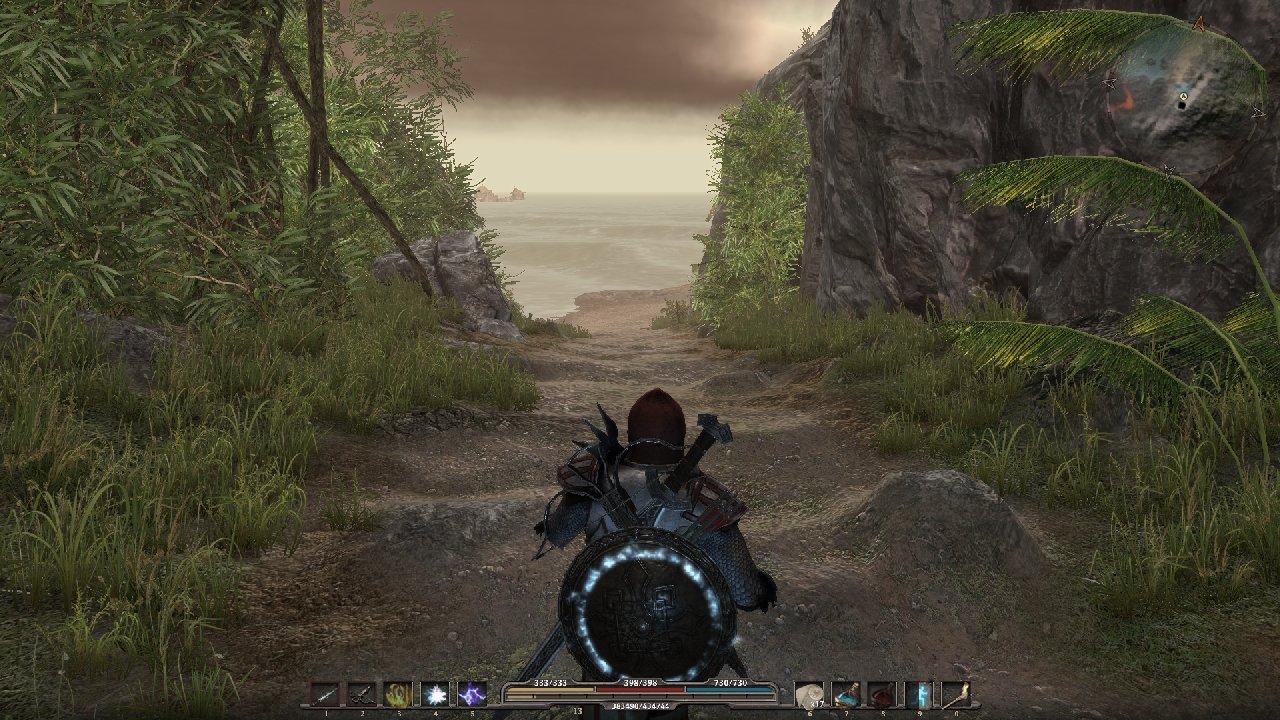Use the bandage stack showing x17
1280x720 pixels.
click(809, 694)
